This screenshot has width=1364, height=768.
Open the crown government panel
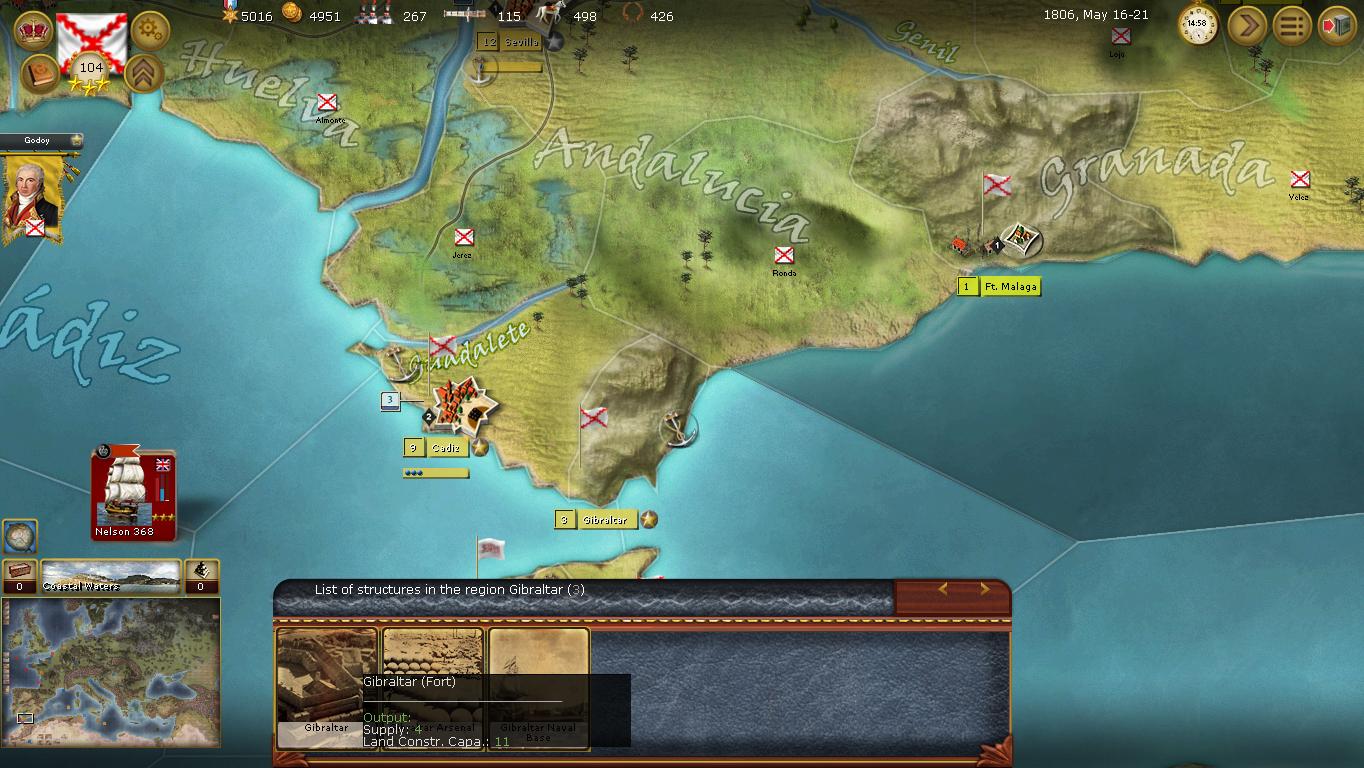[x=34, y=29]
